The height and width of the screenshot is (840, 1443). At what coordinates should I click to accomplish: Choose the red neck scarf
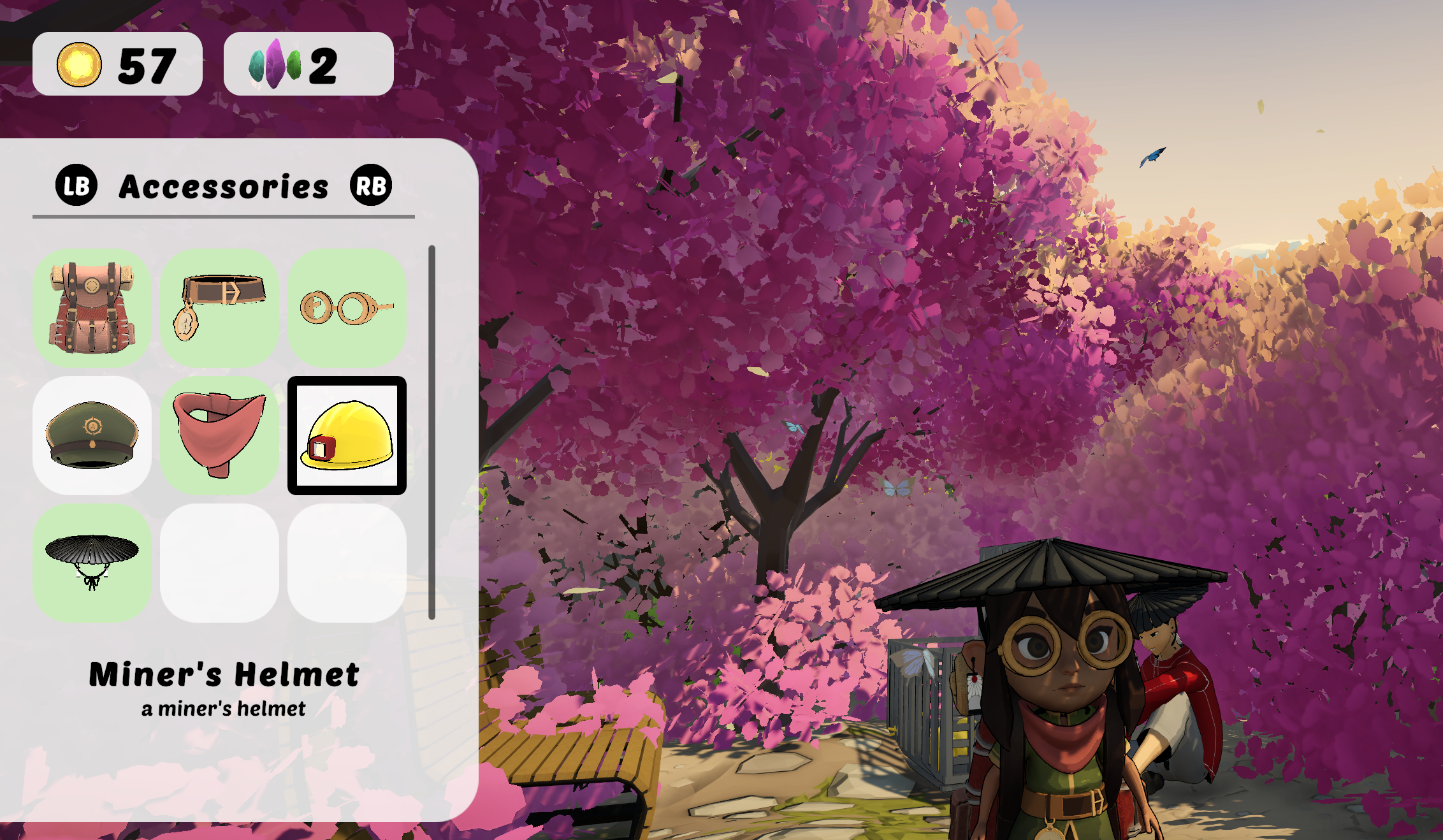pos(219,435)
